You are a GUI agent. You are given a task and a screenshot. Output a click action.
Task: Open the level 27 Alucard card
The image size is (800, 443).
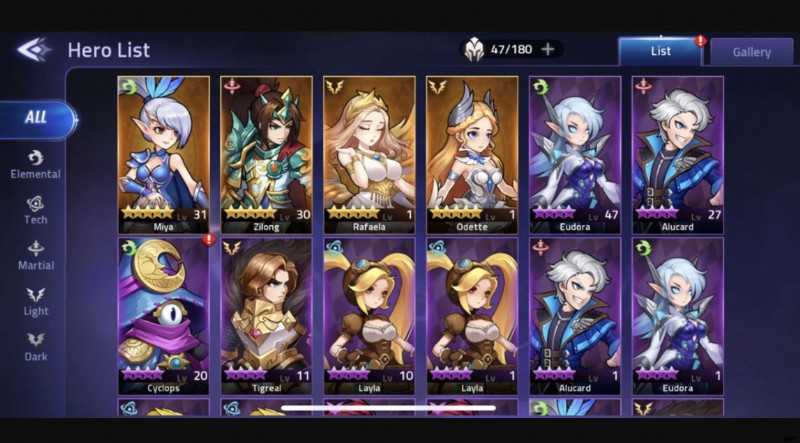pyautogui.click(x=678, y=153)
